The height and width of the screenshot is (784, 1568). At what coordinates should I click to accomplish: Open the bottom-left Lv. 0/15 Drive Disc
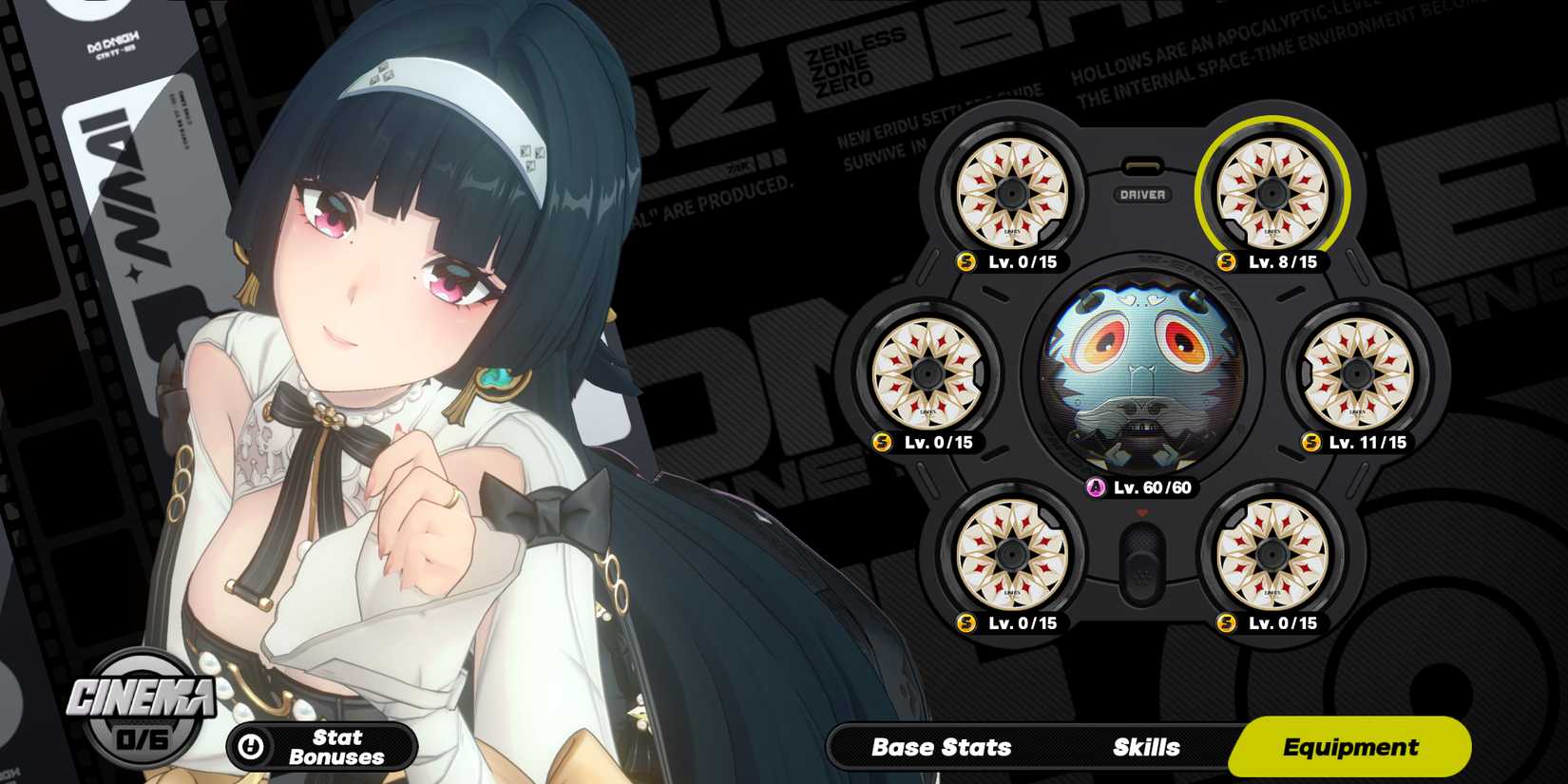1014,556
